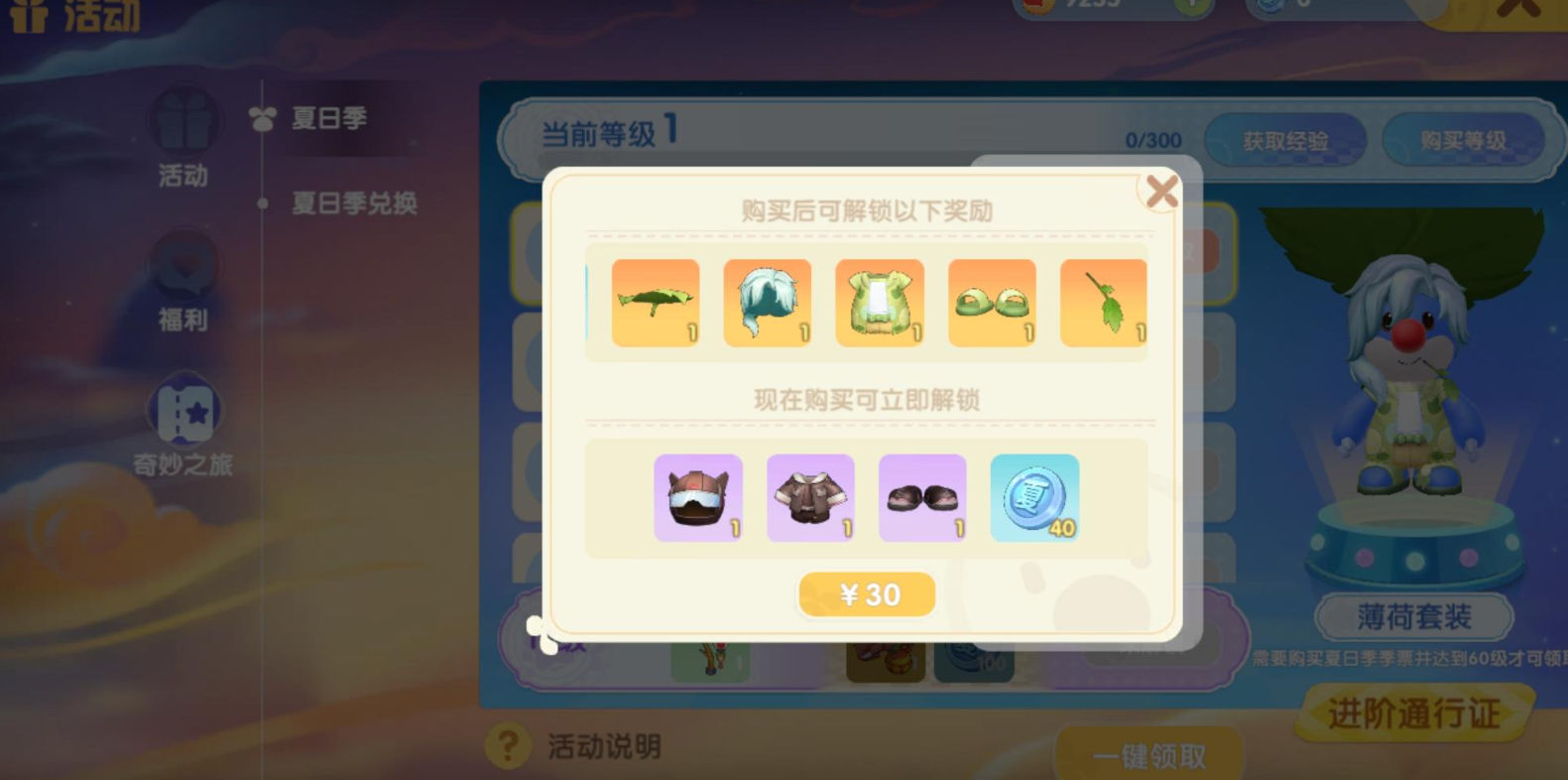Click the 活动说明 question mark icon
Screen dimensions: 1568x780
click(x=509, y=747)
